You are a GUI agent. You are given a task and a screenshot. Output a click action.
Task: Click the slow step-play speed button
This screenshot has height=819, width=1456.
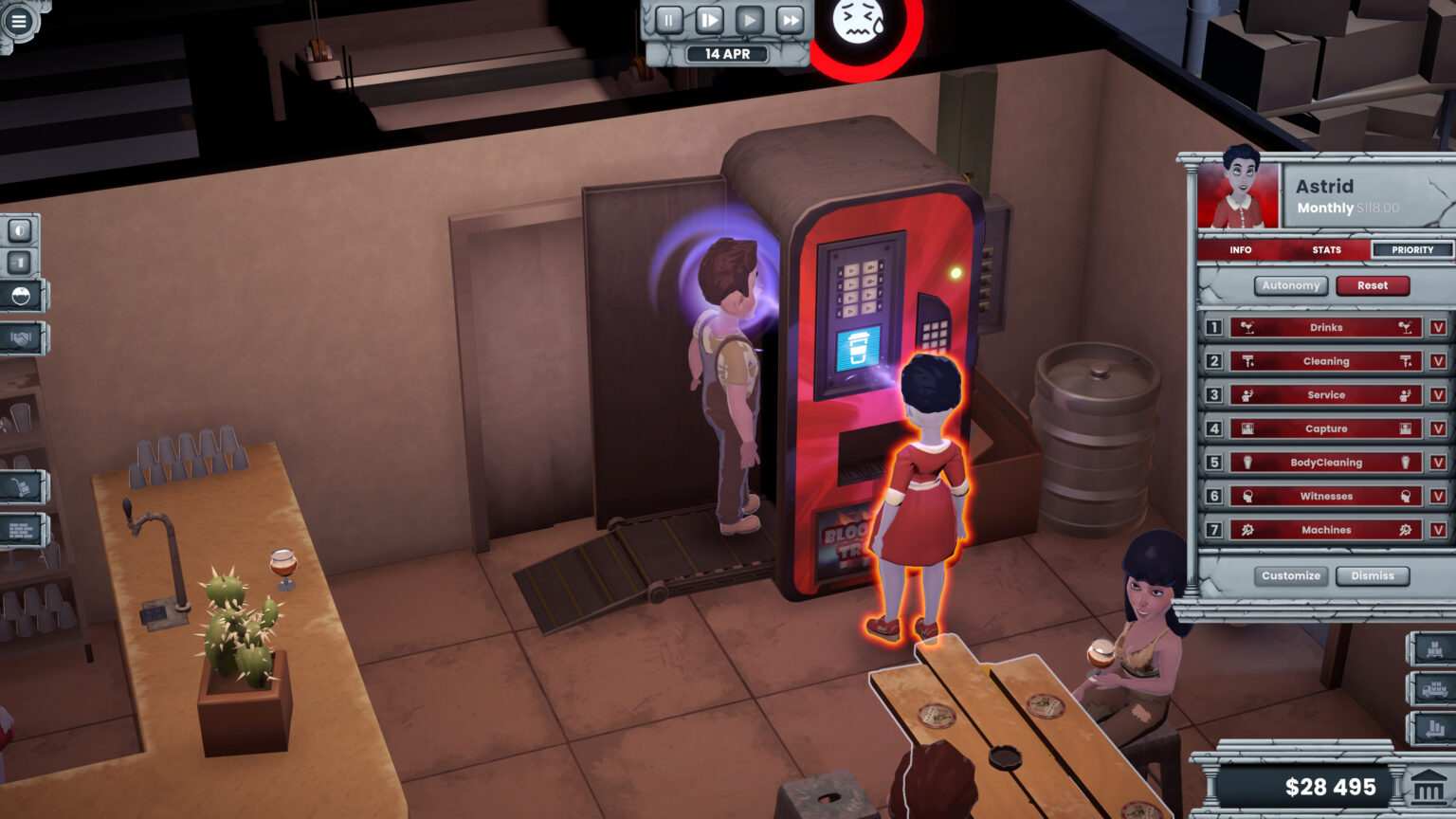(x=709, y=20)
